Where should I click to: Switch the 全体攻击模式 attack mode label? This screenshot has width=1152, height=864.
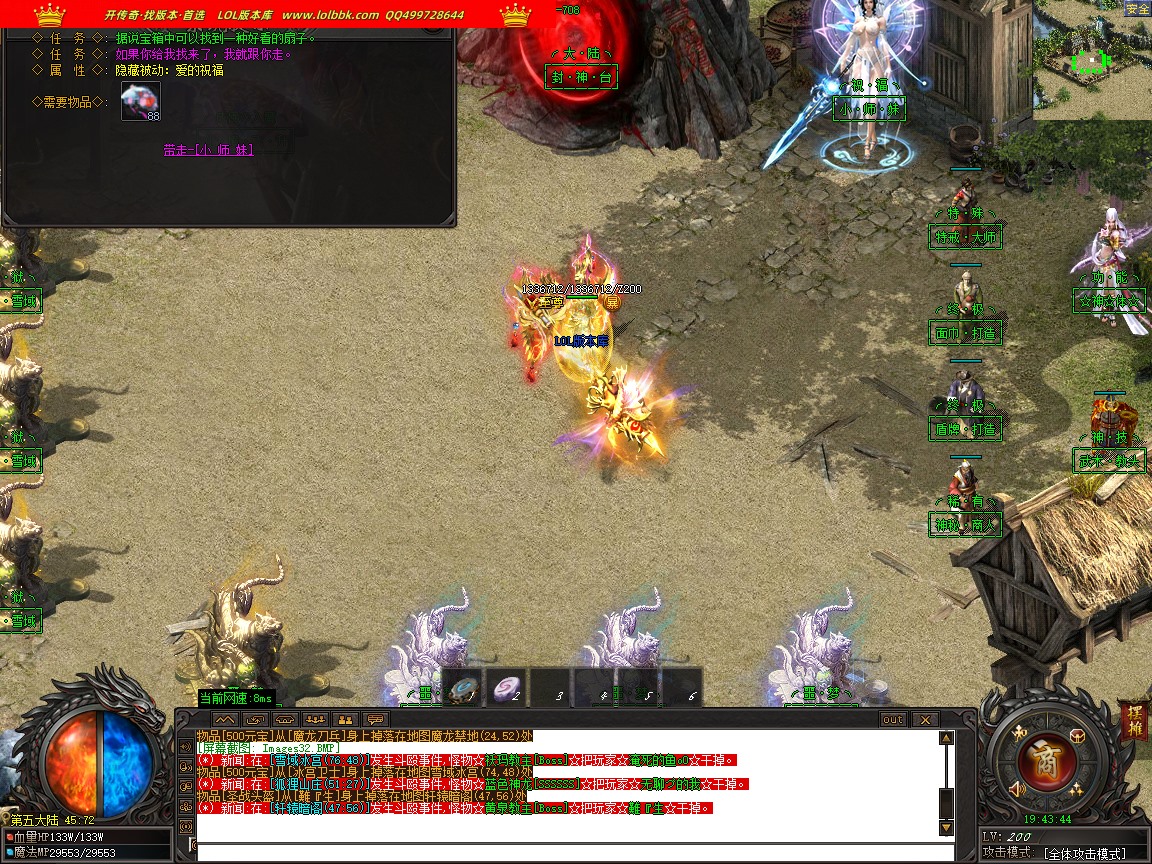(1084, 853)
